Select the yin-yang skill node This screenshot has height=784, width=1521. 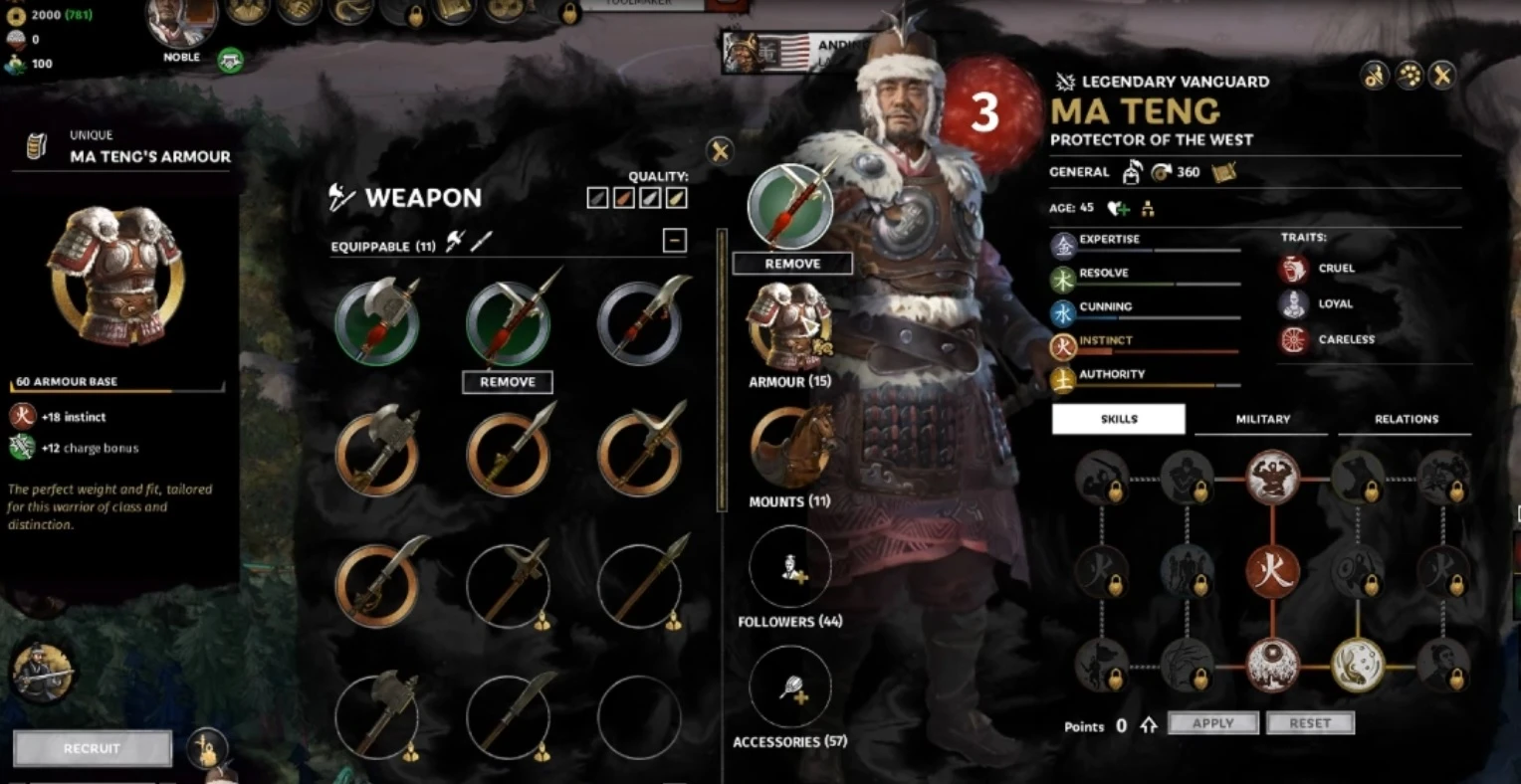(x=1358, y=665)
